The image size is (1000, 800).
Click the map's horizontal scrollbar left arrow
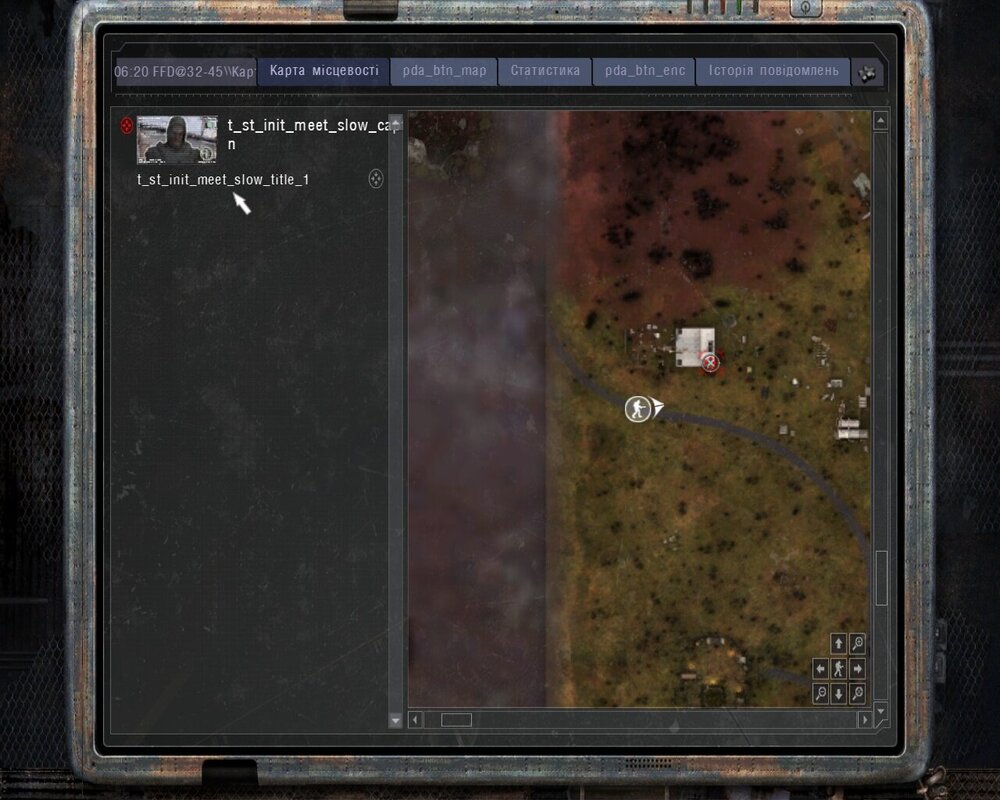point(416,719)
